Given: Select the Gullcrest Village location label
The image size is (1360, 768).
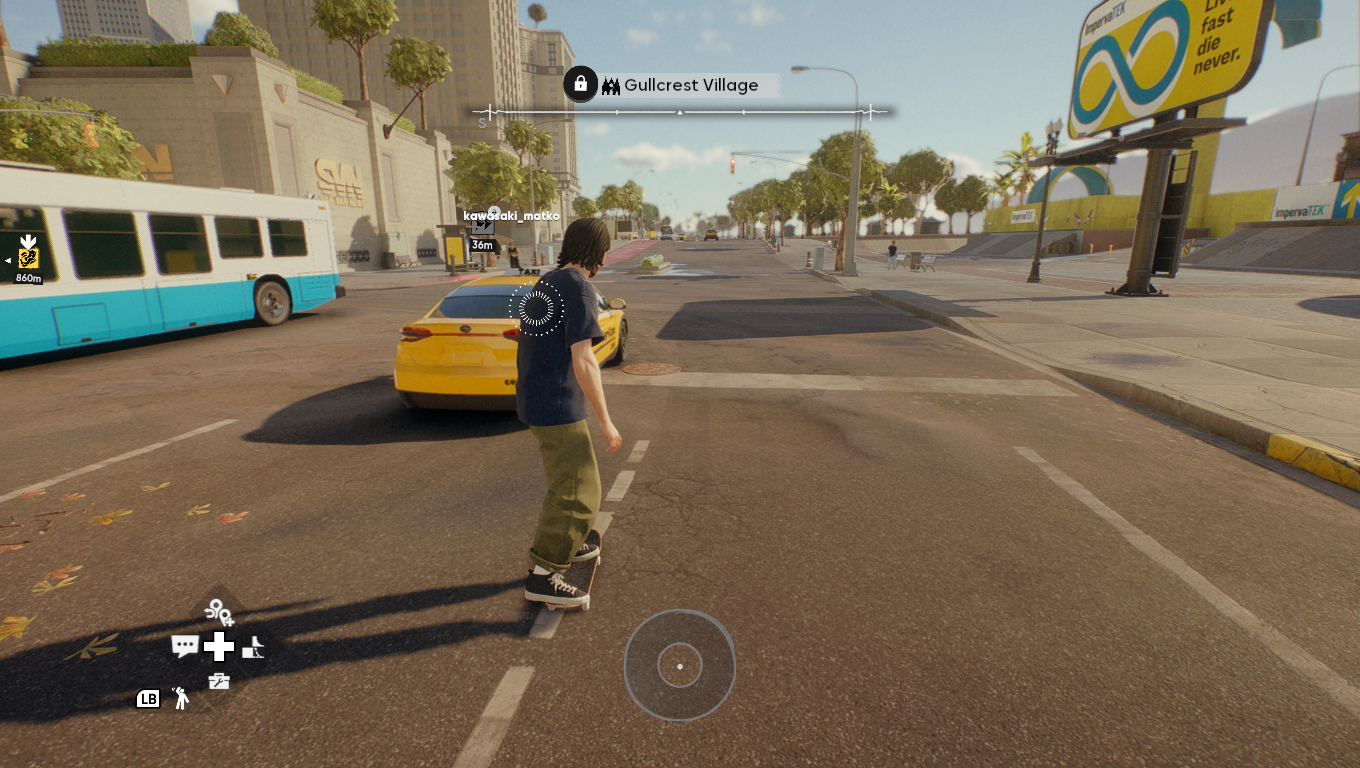Looking at the screenshot, I should (x=690, y=86).
